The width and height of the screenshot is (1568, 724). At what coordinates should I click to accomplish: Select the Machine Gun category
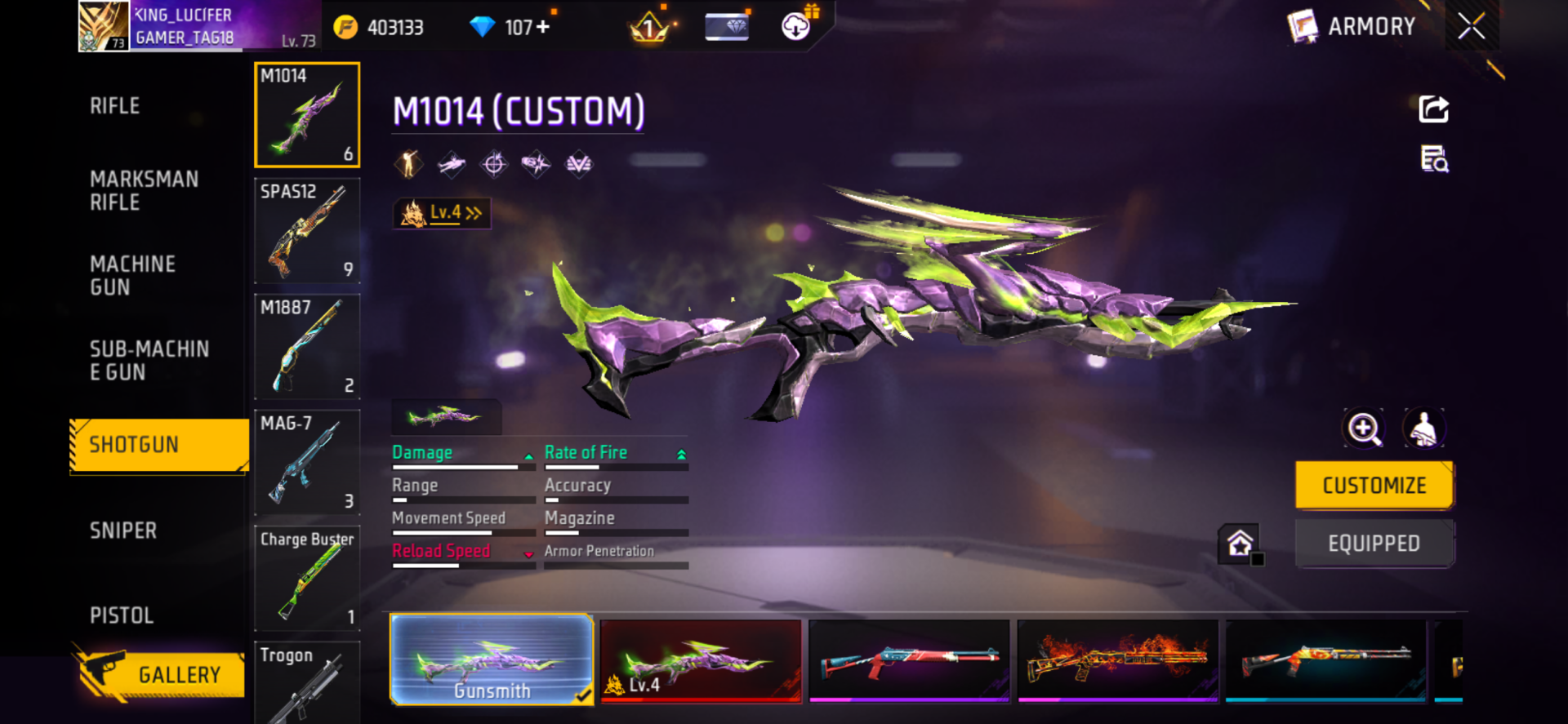[x=132, y=276]
